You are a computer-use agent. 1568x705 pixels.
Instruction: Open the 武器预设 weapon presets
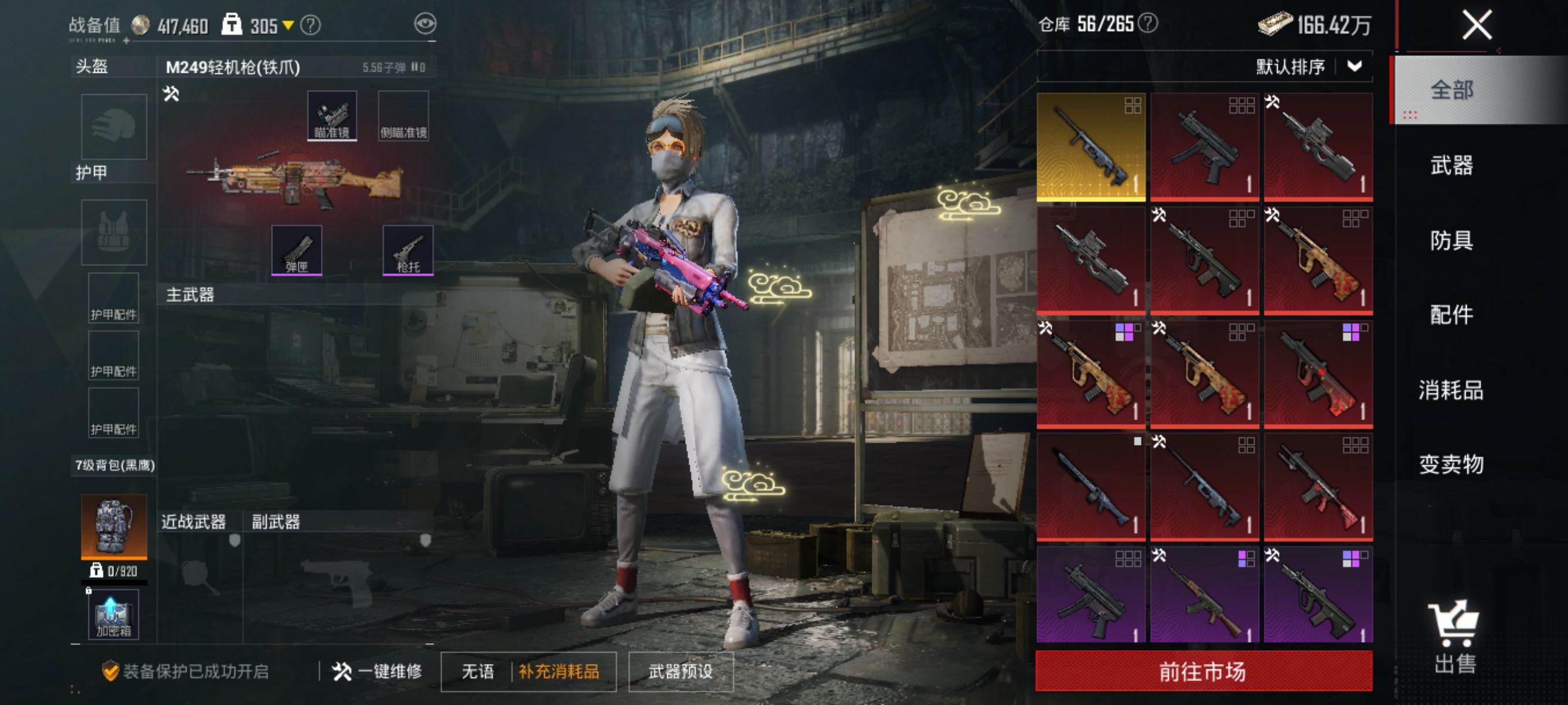pyautogui.click(x=681, y=671)
